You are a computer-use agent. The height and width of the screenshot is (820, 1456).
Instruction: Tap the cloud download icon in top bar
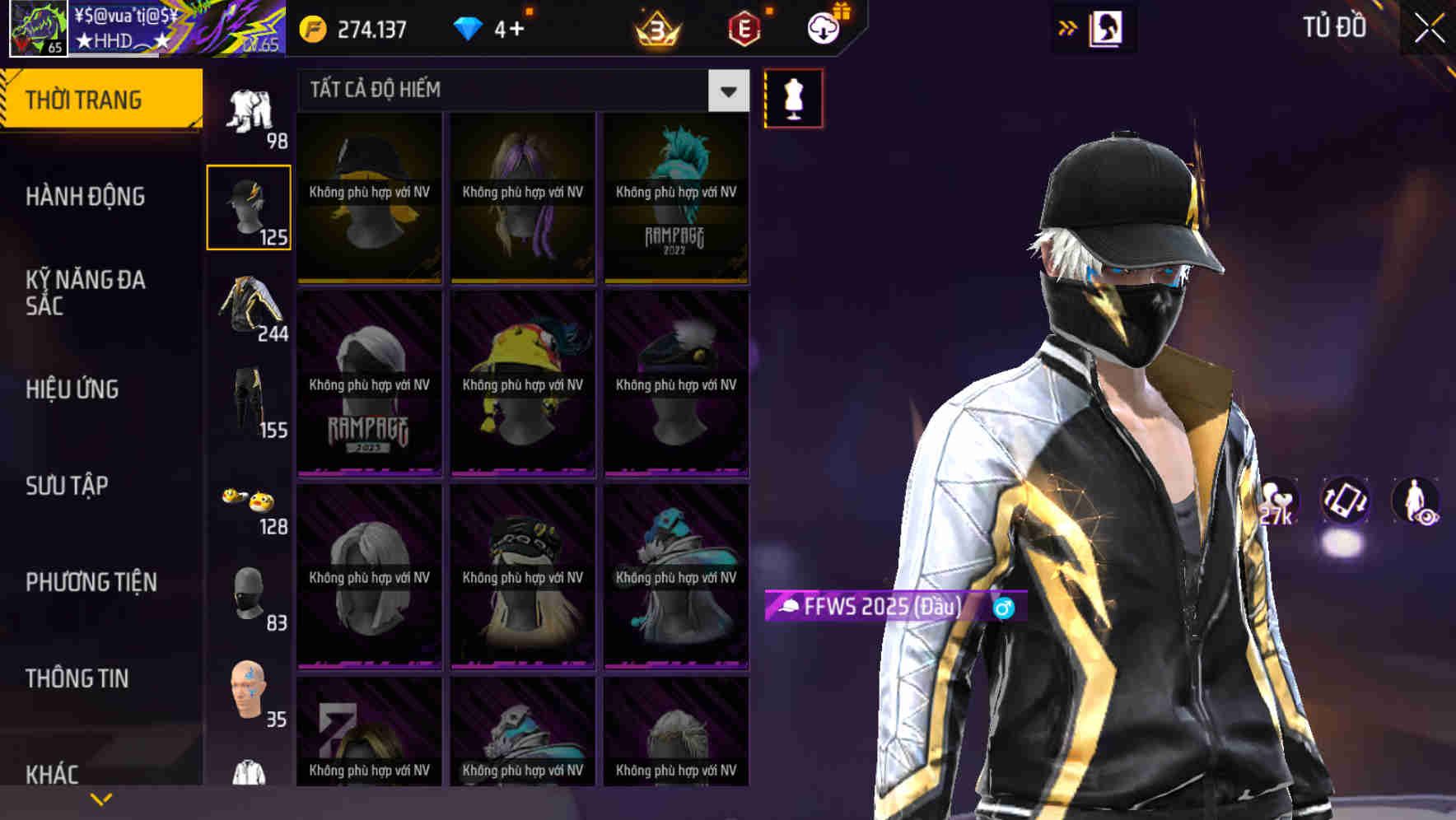tap(824, 27)
